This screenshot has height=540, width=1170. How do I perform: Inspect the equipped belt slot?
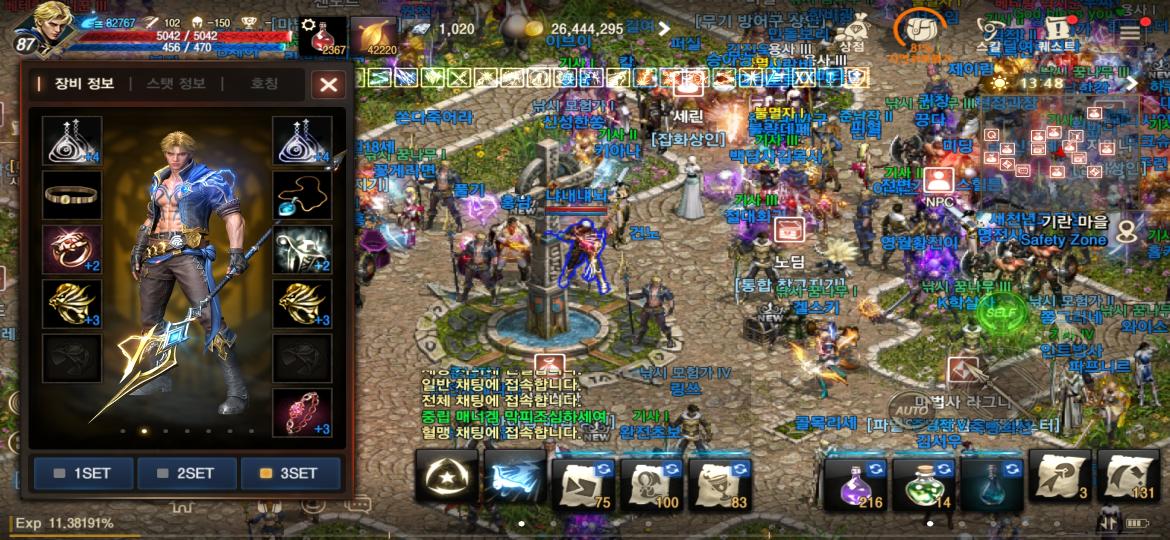click(x=72, y=194)
